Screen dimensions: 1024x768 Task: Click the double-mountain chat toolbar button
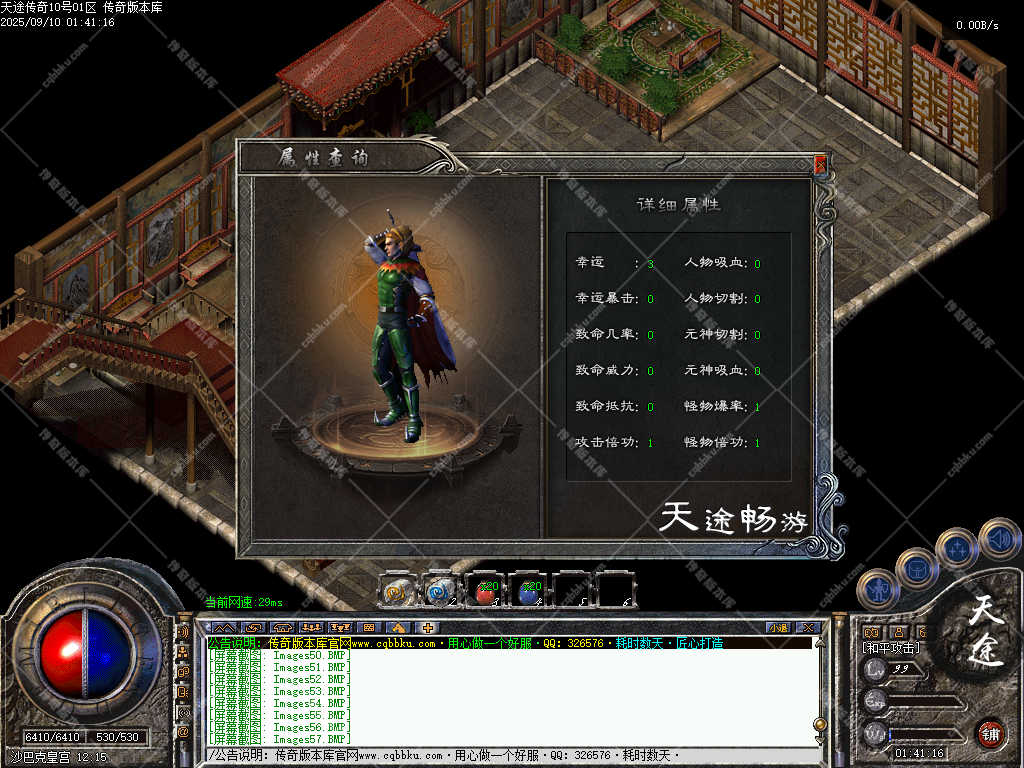click(x=224, y=628)
